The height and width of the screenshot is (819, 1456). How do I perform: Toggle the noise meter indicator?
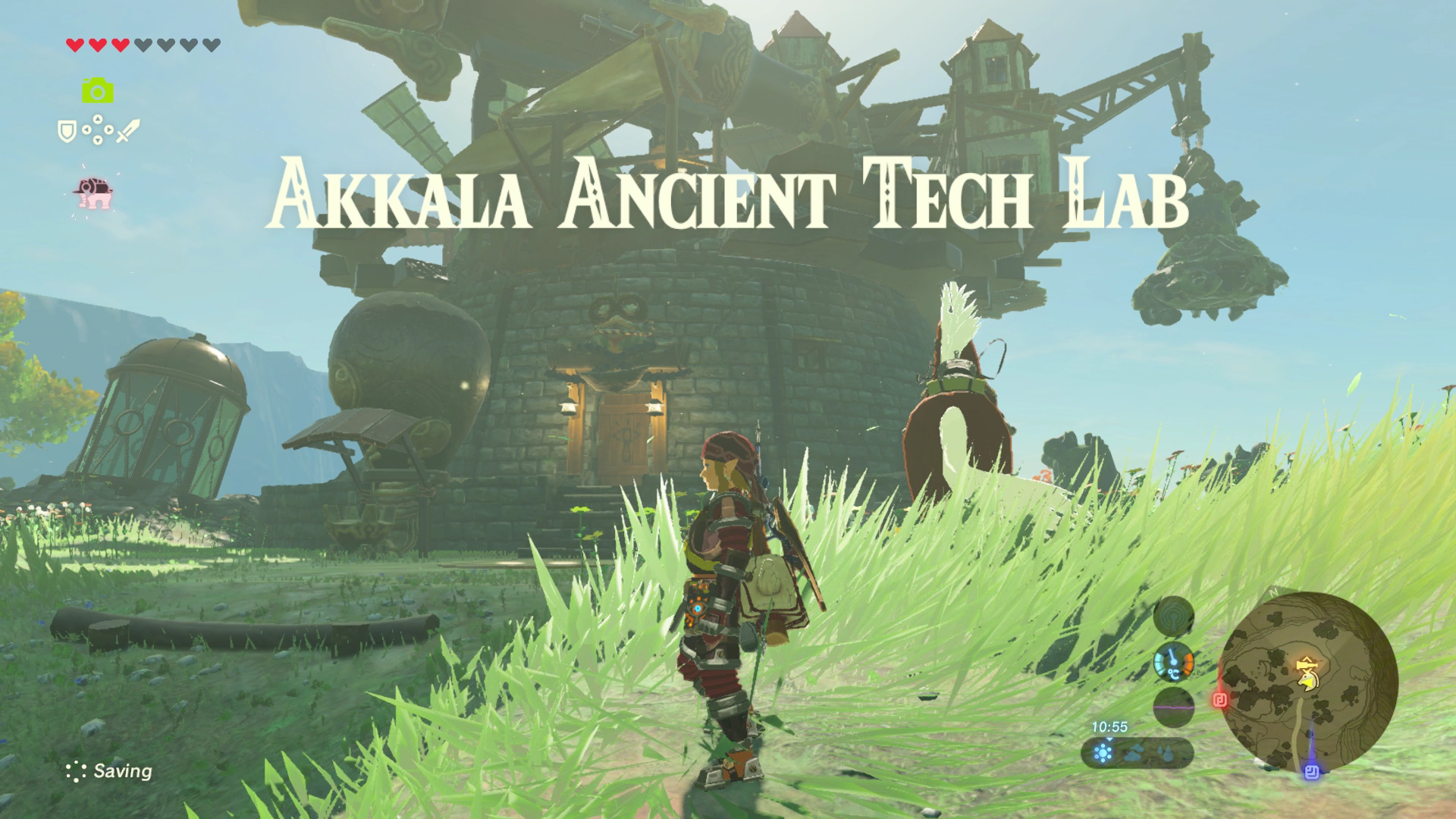click(1173, 708)
